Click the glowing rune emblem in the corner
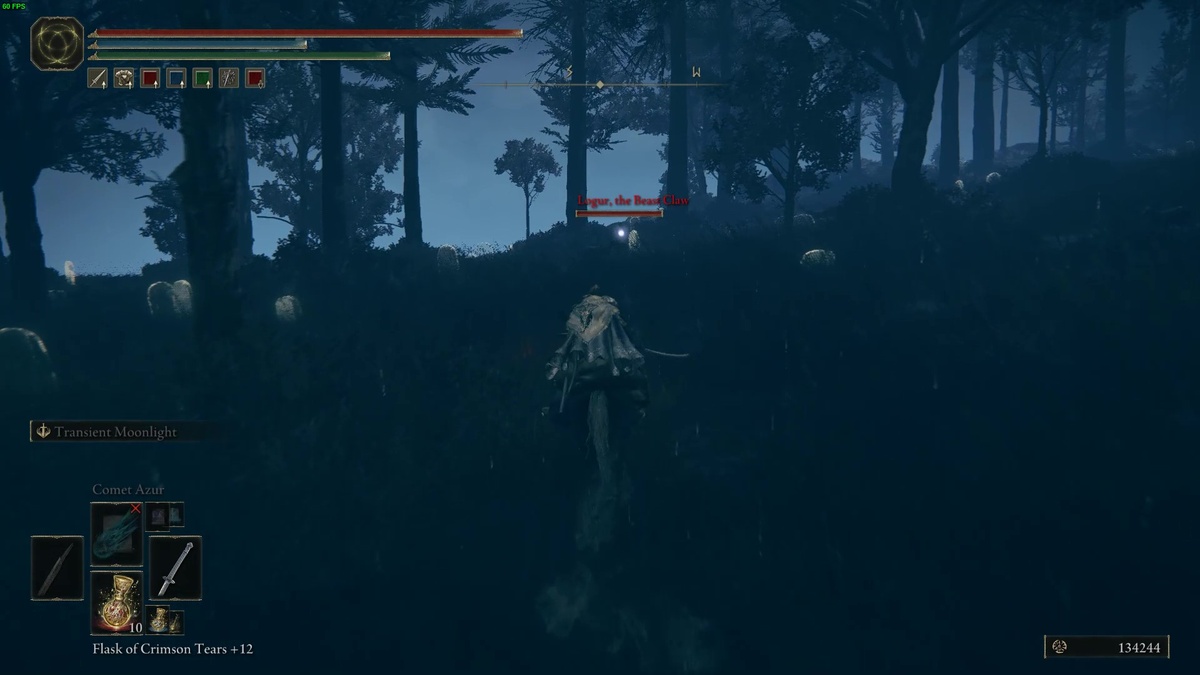Screen dimensions: 1200x675 tap(57, 43)
